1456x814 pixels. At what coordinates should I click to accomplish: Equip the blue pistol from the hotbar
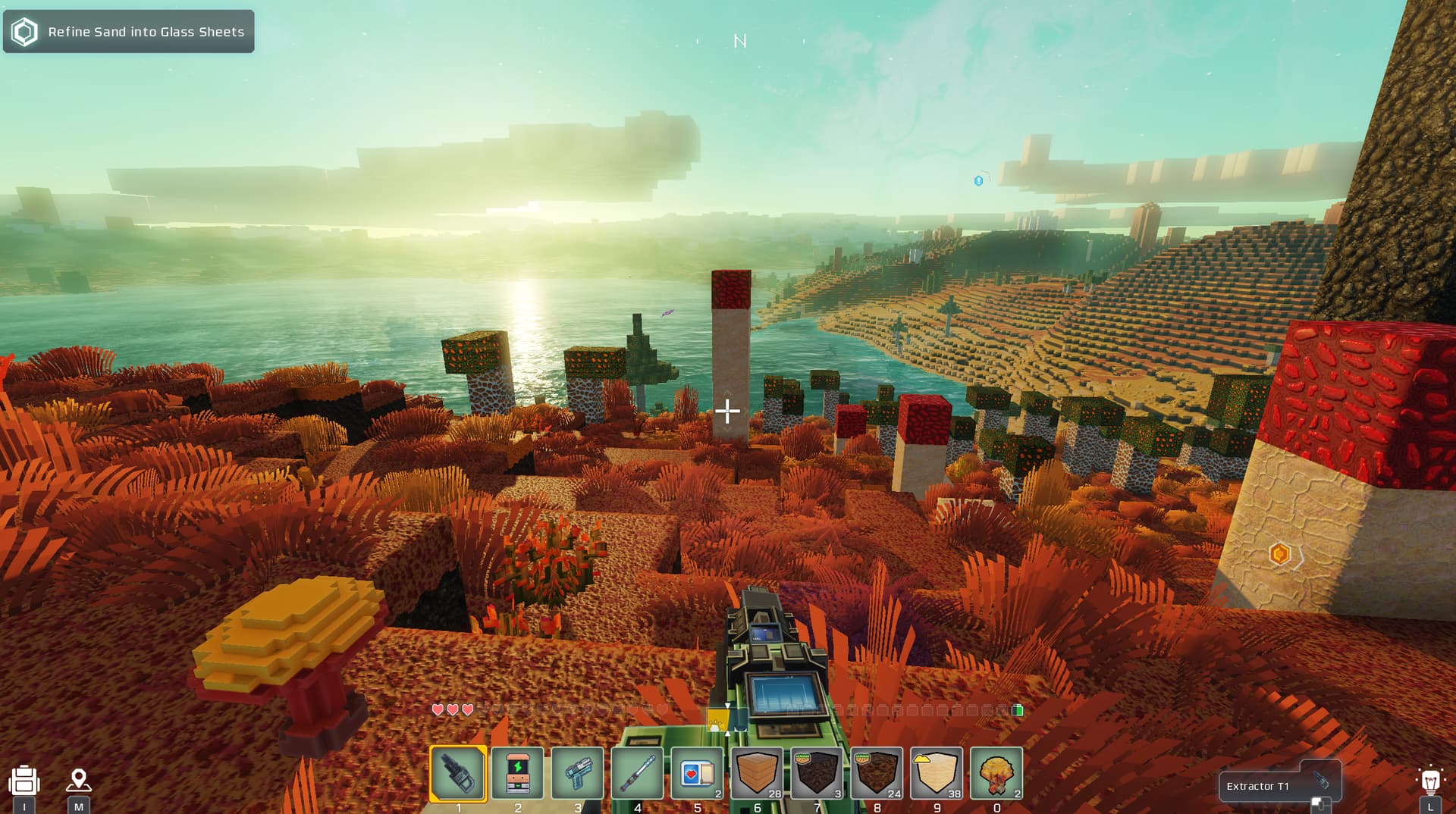tap(578, 773)
